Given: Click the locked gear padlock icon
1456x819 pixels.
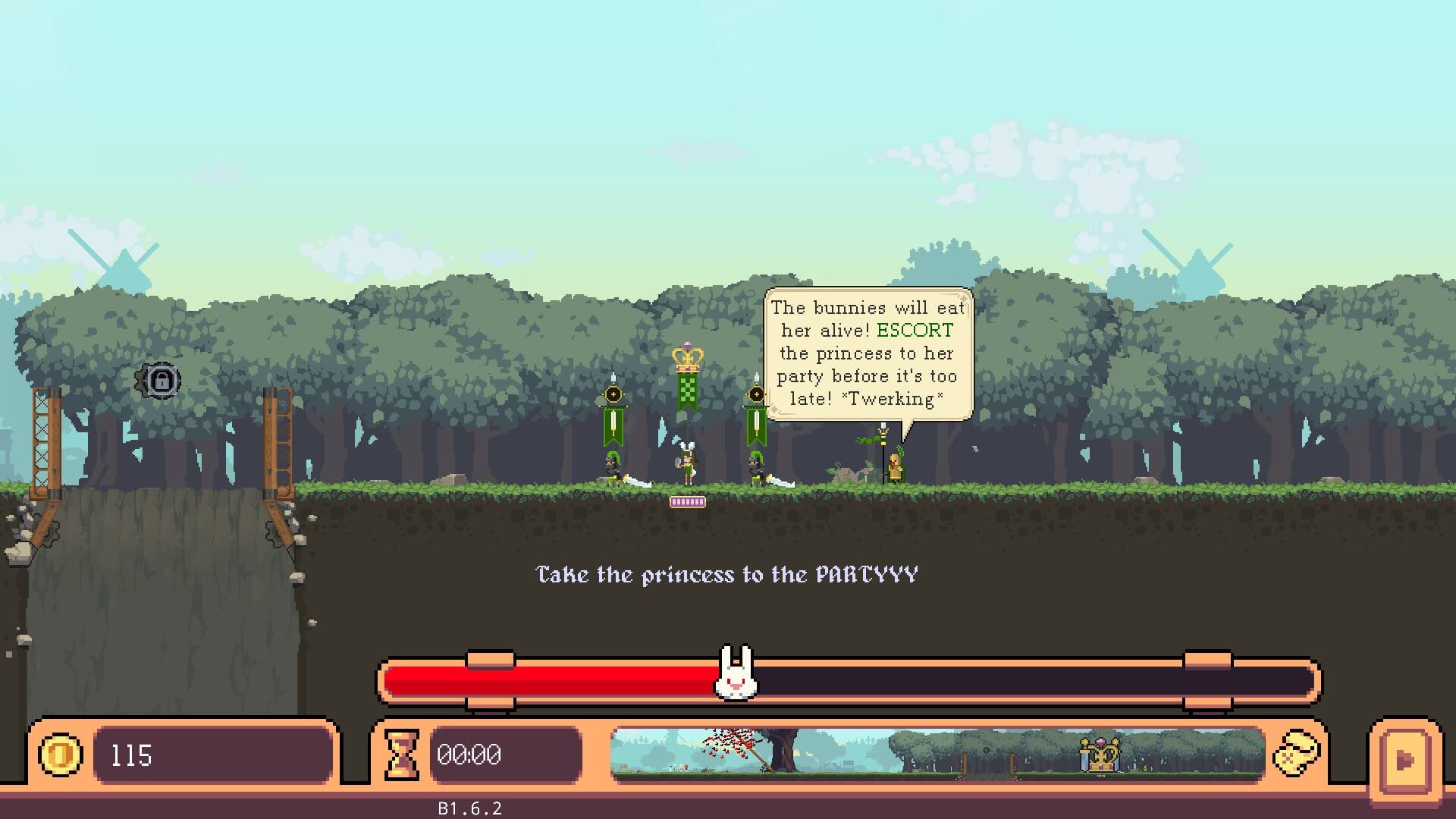Looking at the screenshot, I should (x=159, y=380).
